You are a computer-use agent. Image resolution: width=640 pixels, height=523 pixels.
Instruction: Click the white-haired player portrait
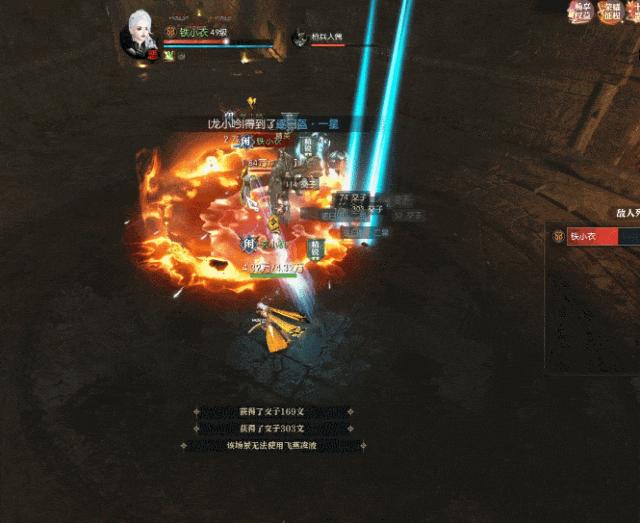[x=139, y=34]
